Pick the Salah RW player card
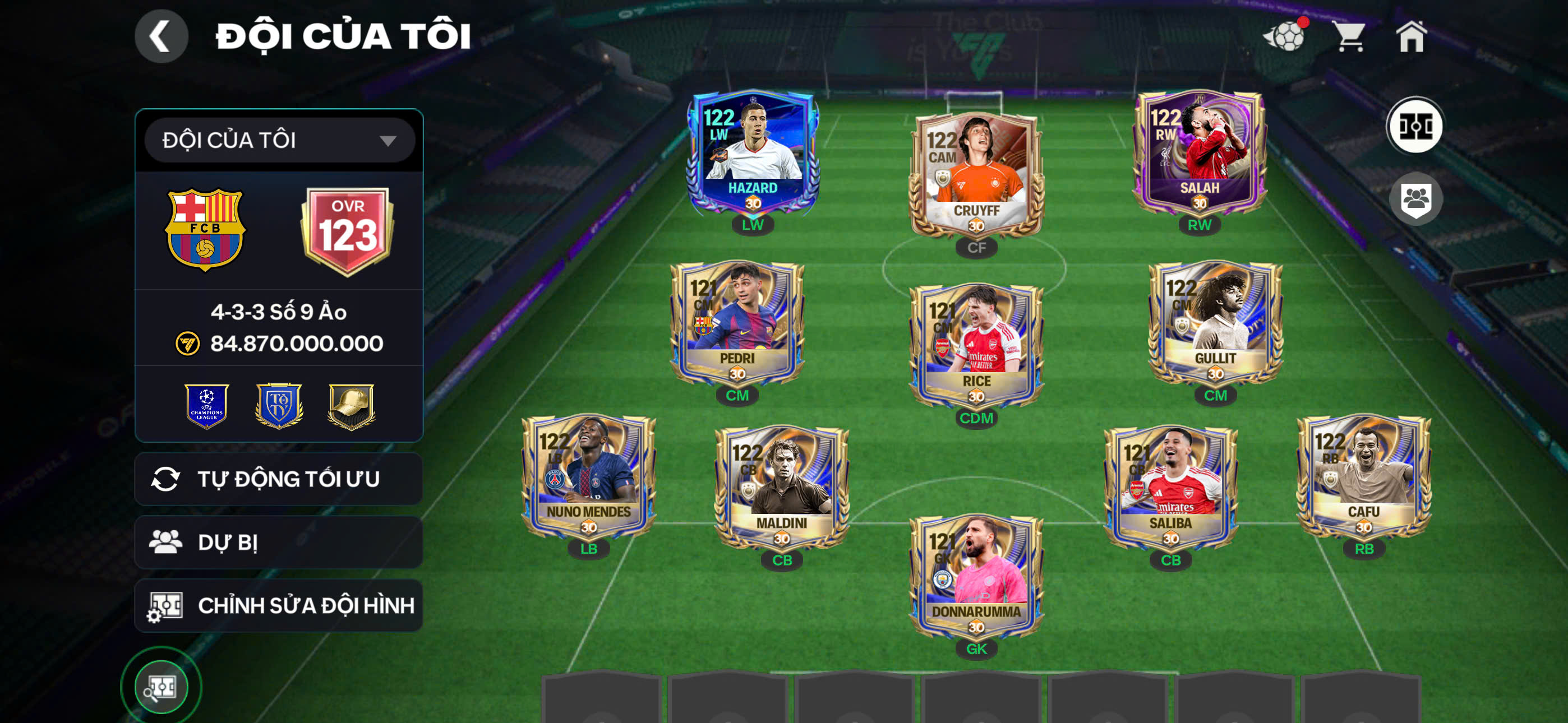 pos(1199,152)
